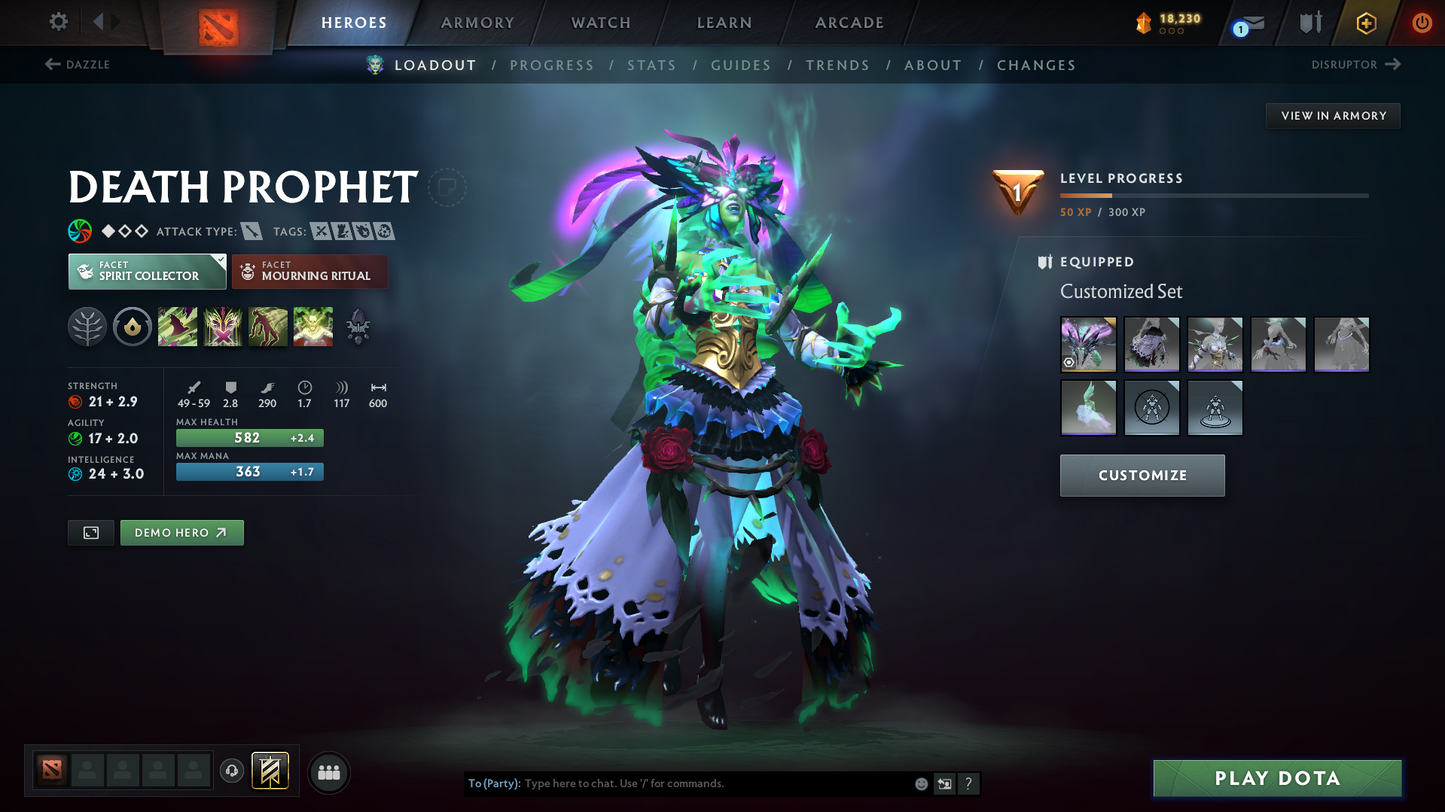Open the Watch menu item
Screen dimensions: 1445x812
(x=599, y=22)
